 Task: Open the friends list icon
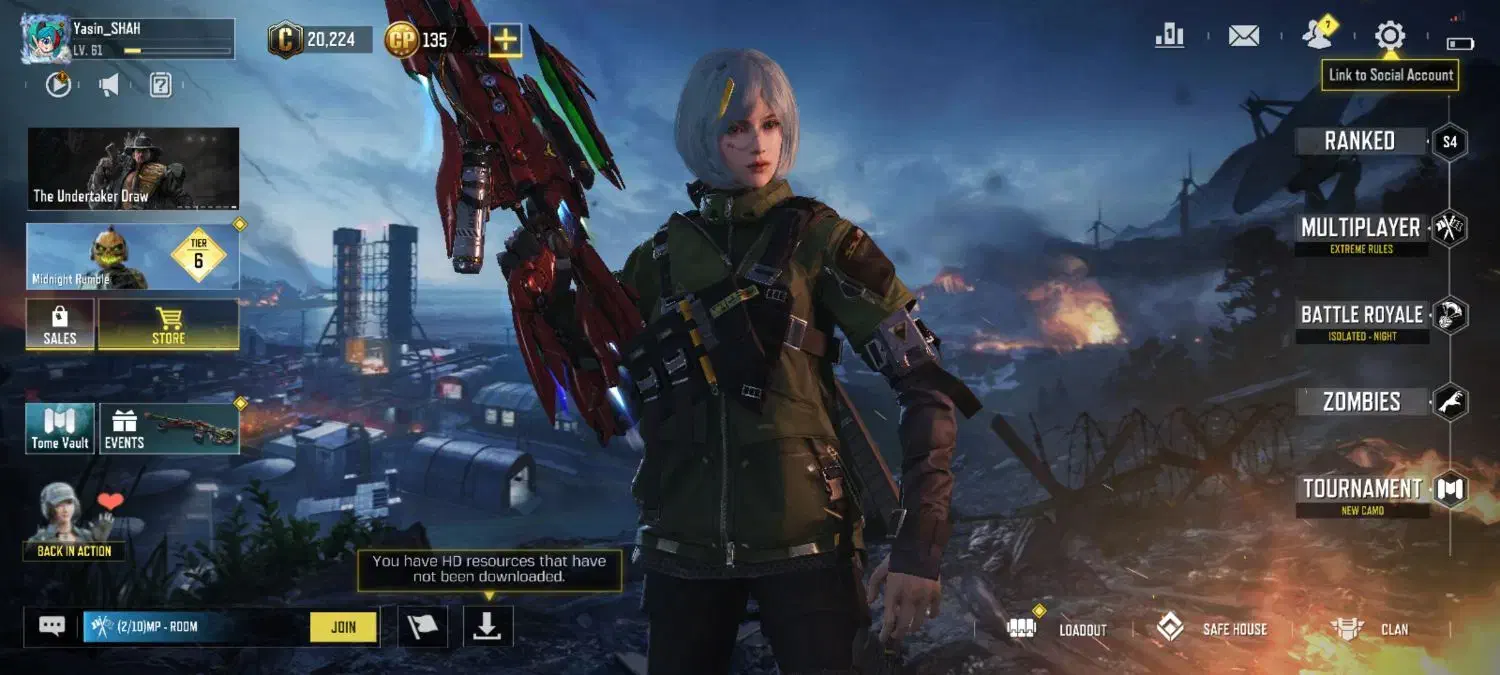pyautogui.click(x=1317, y=37)
